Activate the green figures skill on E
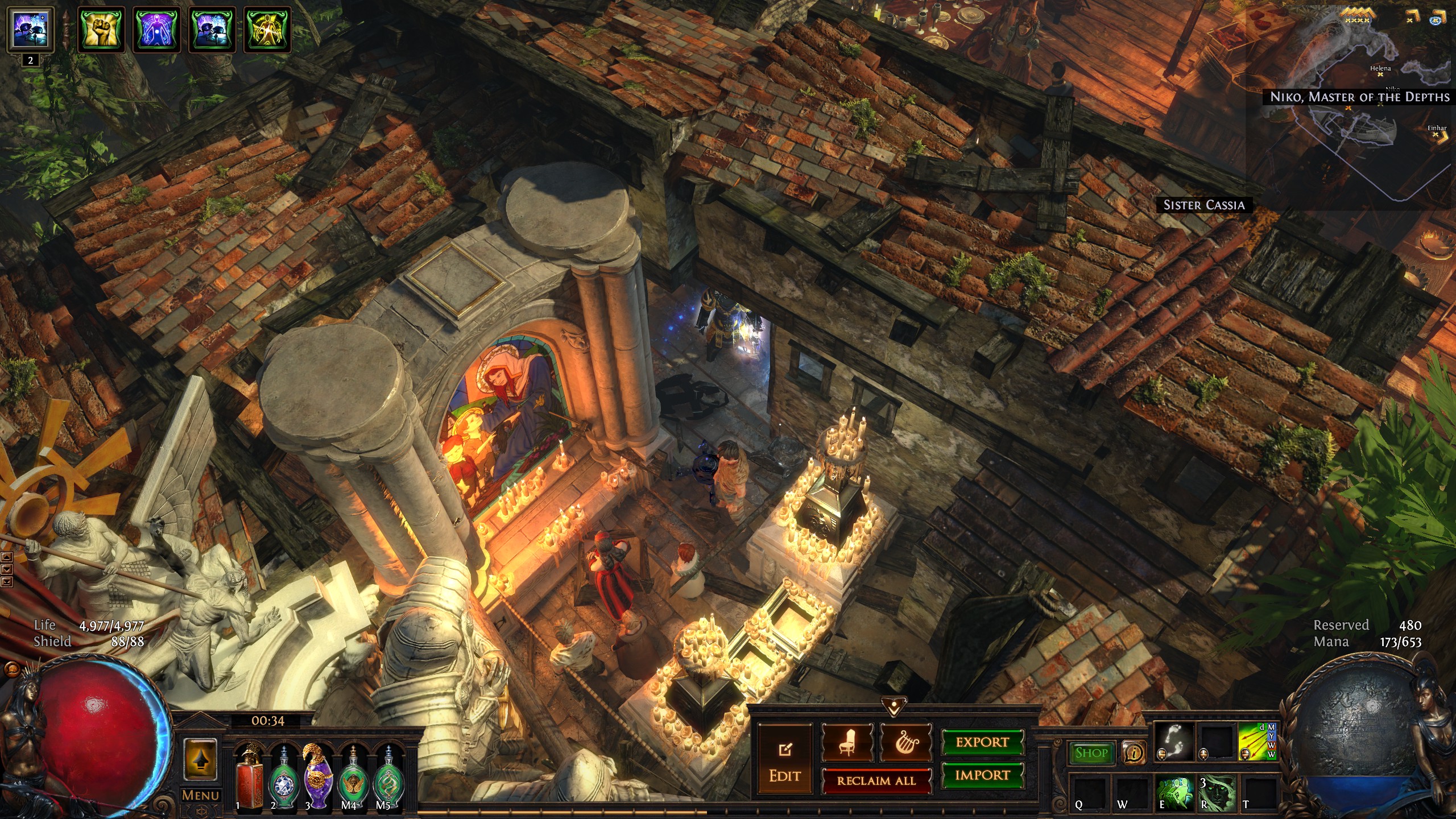Viewport: 1456px width, 819px height. pos(1174,793)
